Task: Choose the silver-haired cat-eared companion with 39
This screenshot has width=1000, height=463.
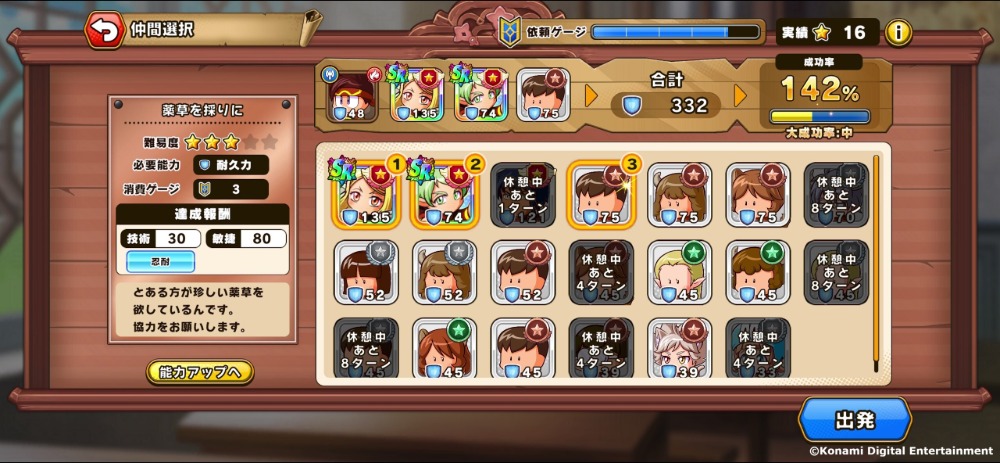Action: (680, 349)
